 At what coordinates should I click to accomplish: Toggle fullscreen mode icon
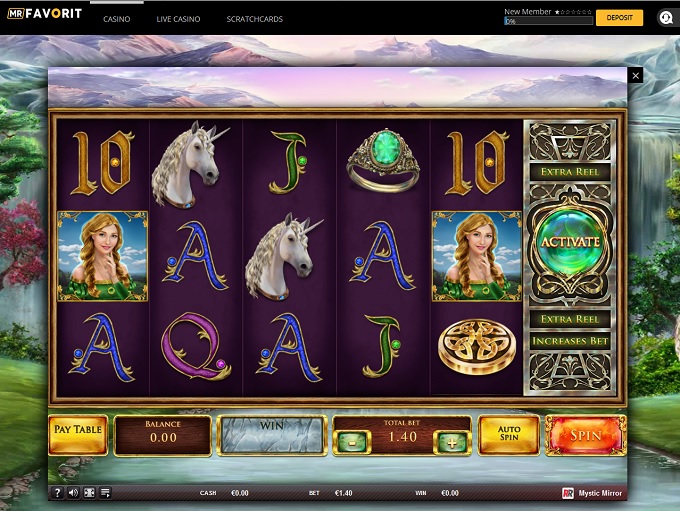point(90,493)
